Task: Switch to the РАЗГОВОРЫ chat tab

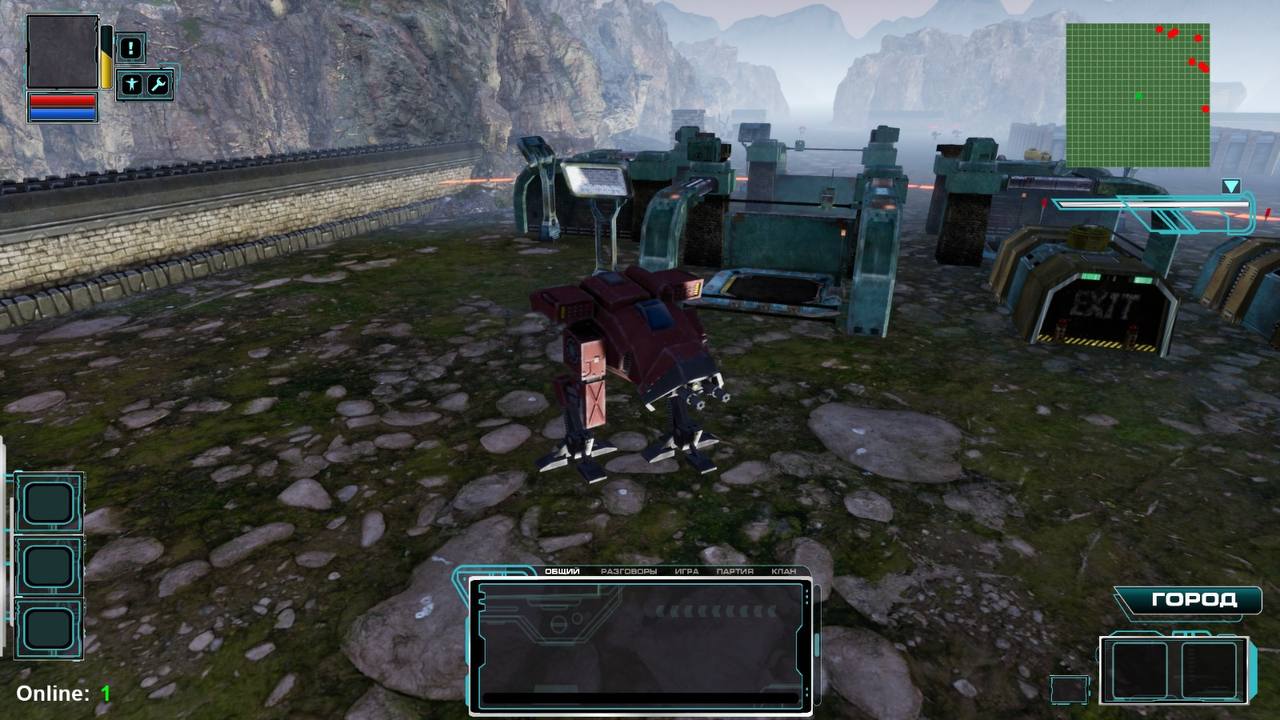Action: pyautogui.click(x=629, y=571)
